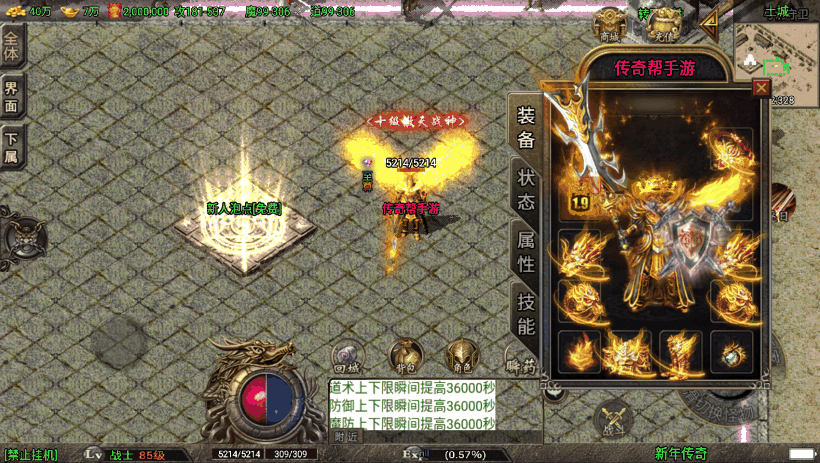820x463 pixels.
Task: Open the 背包 backpack
Action: tap(404, 357)
